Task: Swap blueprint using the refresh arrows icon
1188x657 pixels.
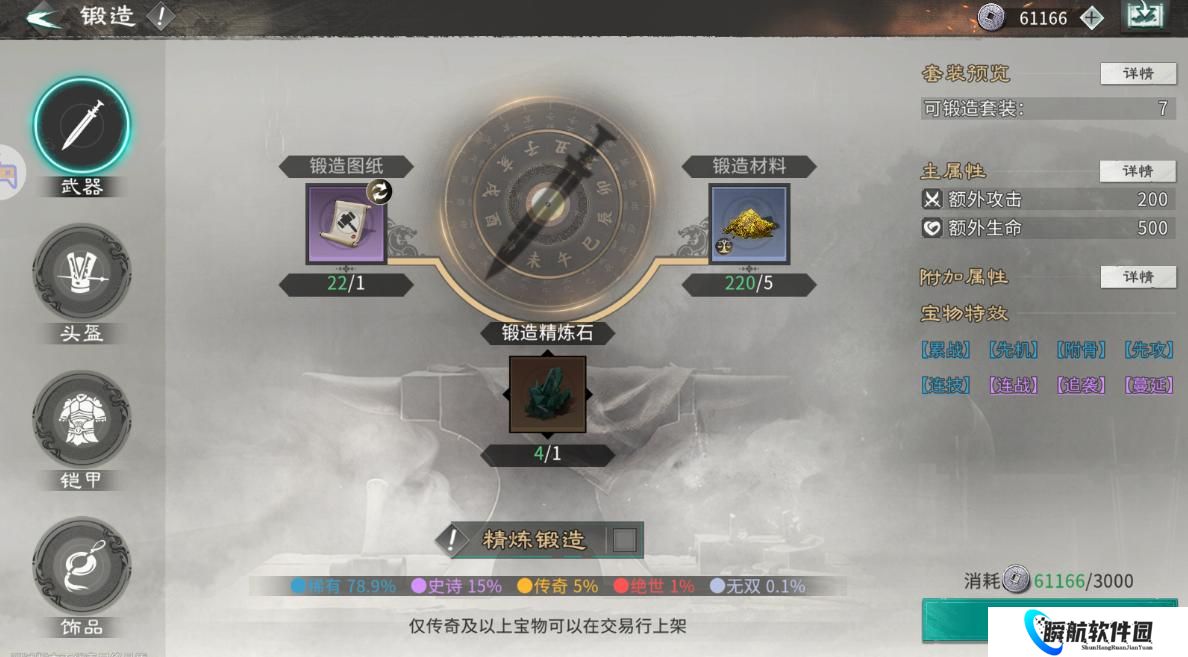Action: 379,191
